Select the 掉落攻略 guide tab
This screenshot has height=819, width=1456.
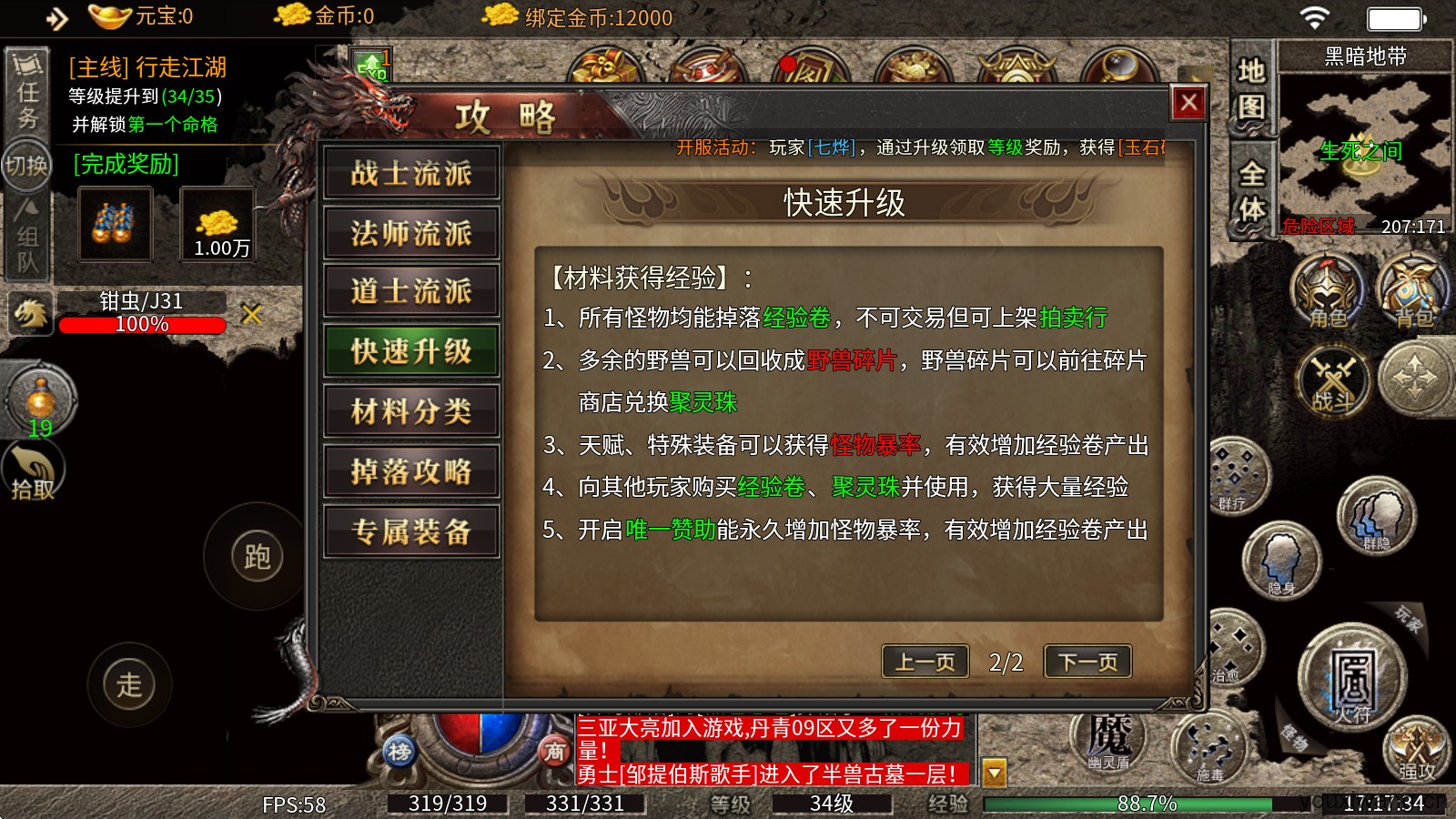(x=411, y=470)
